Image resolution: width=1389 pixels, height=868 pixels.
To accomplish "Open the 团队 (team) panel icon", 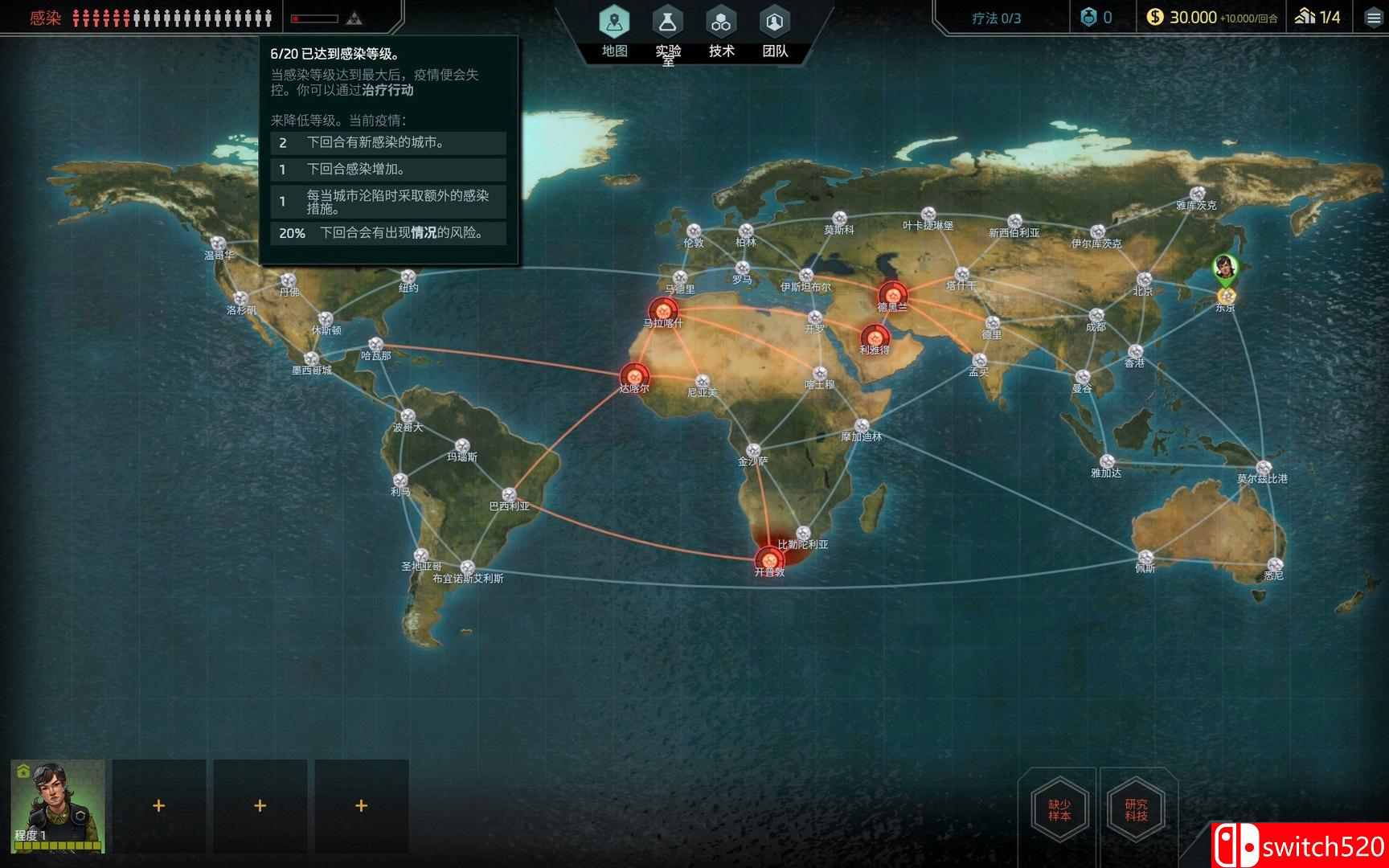I will 774,21.
